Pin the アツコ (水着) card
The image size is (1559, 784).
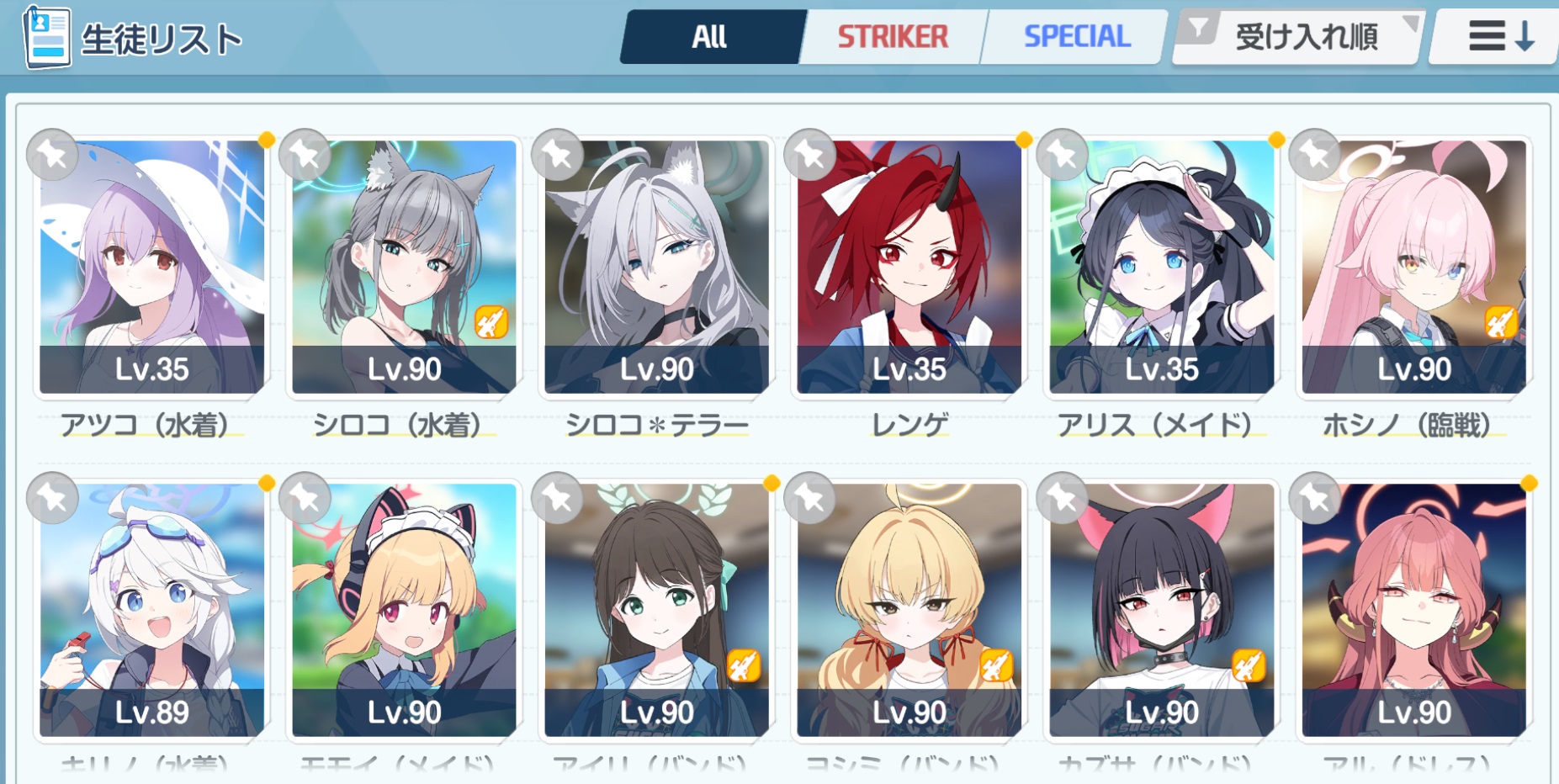[52, 155]
